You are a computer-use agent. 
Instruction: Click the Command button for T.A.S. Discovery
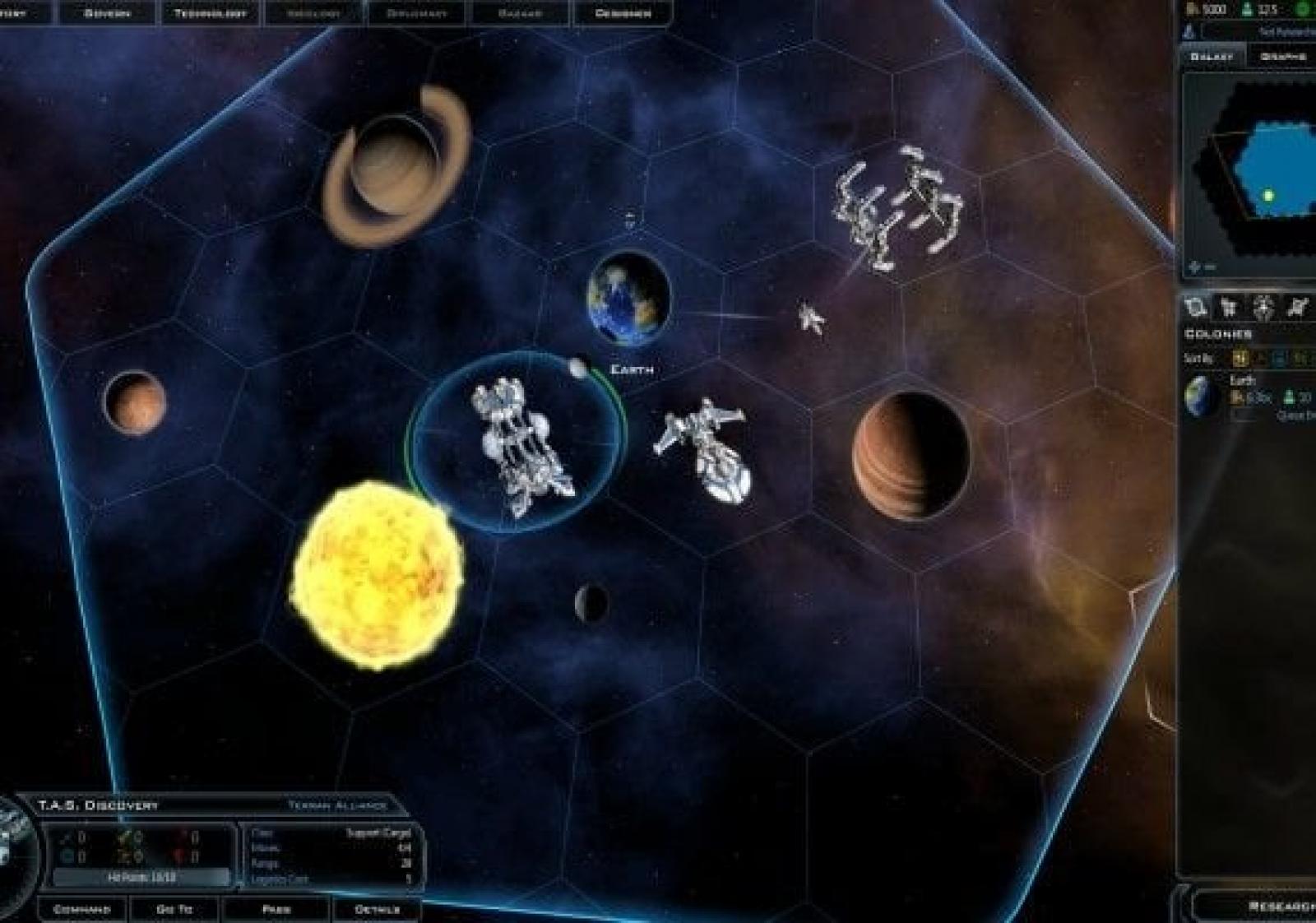point(81,909)
